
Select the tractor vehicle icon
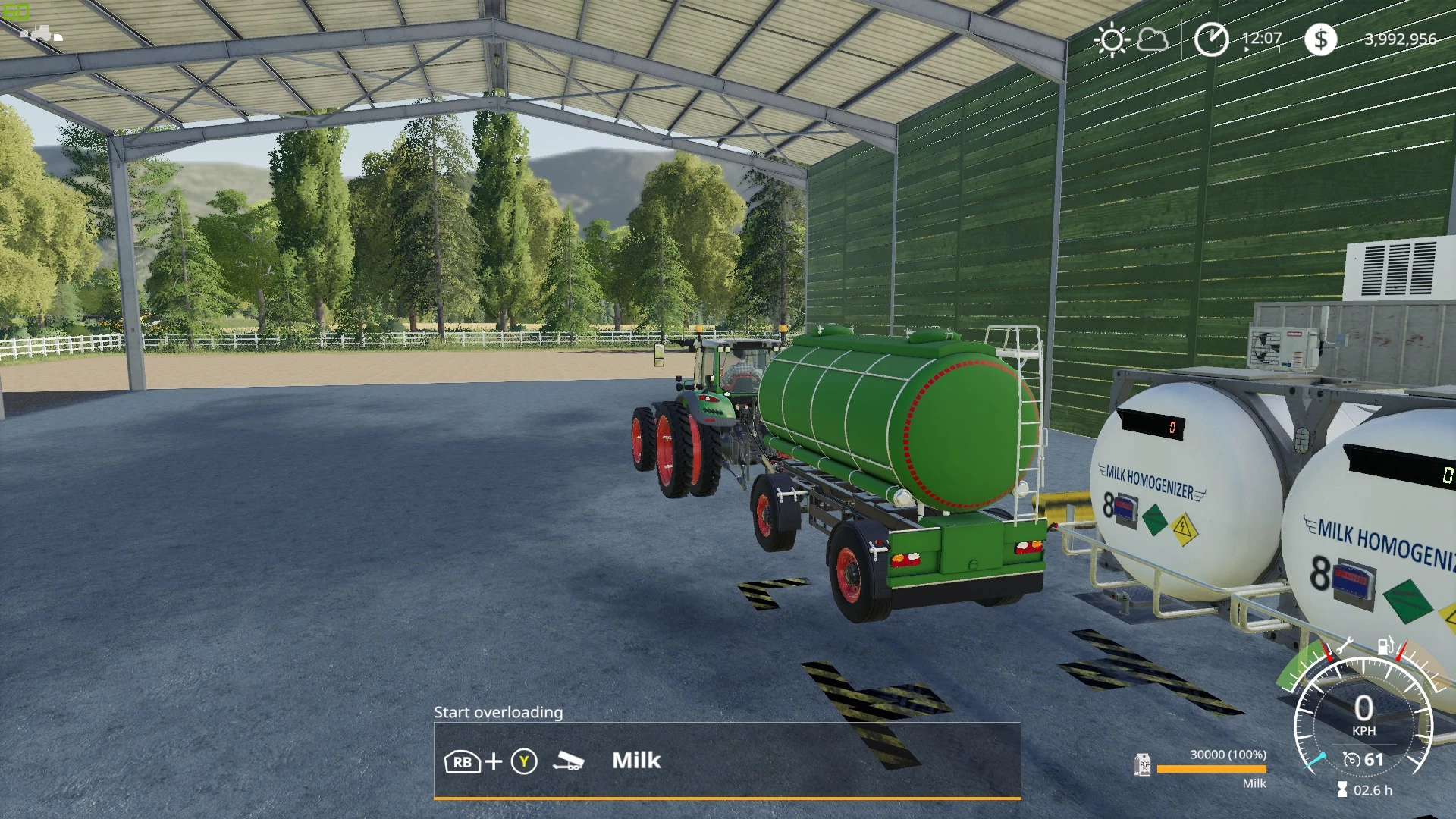point(41,33)
